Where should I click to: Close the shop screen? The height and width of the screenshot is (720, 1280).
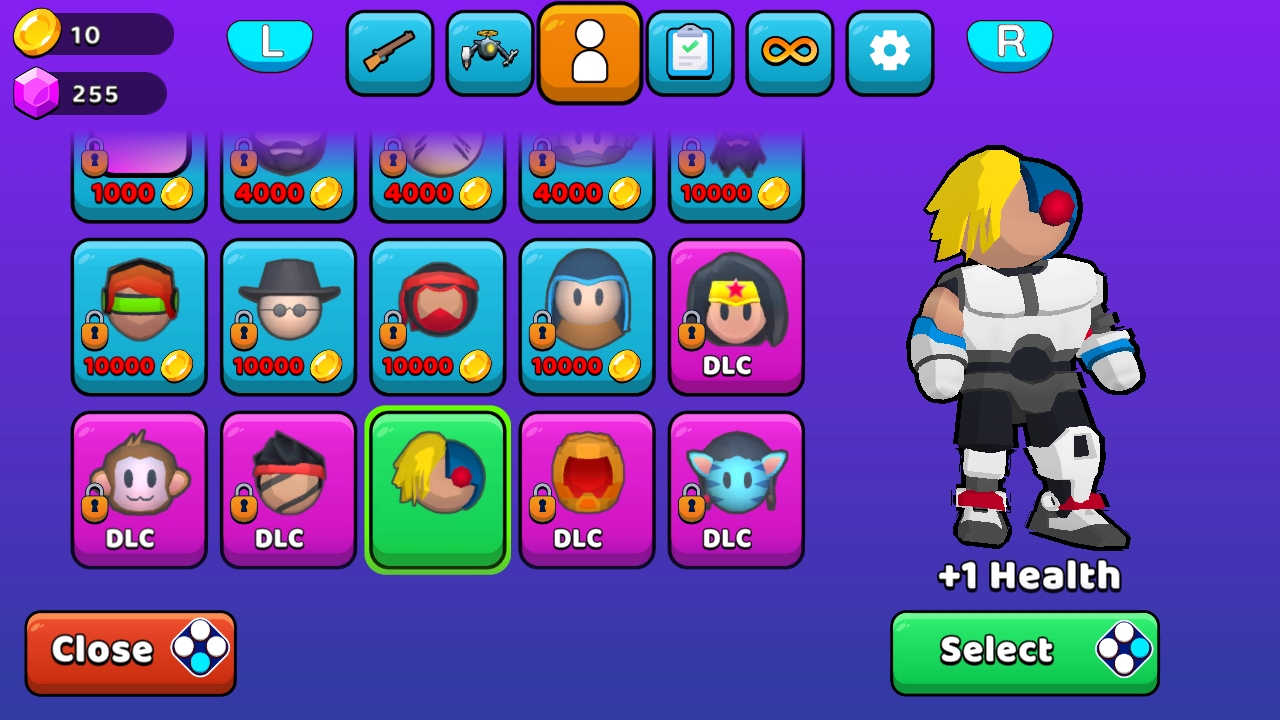130,650
